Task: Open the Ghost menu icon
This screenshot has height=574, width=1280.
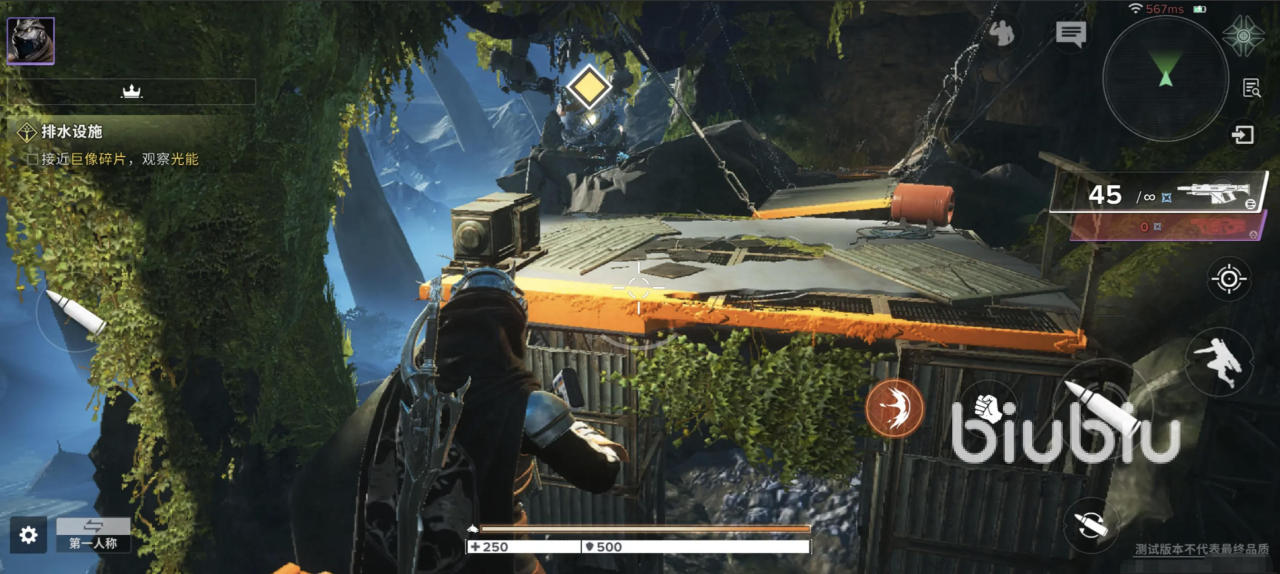Action: click(1243, 36)
